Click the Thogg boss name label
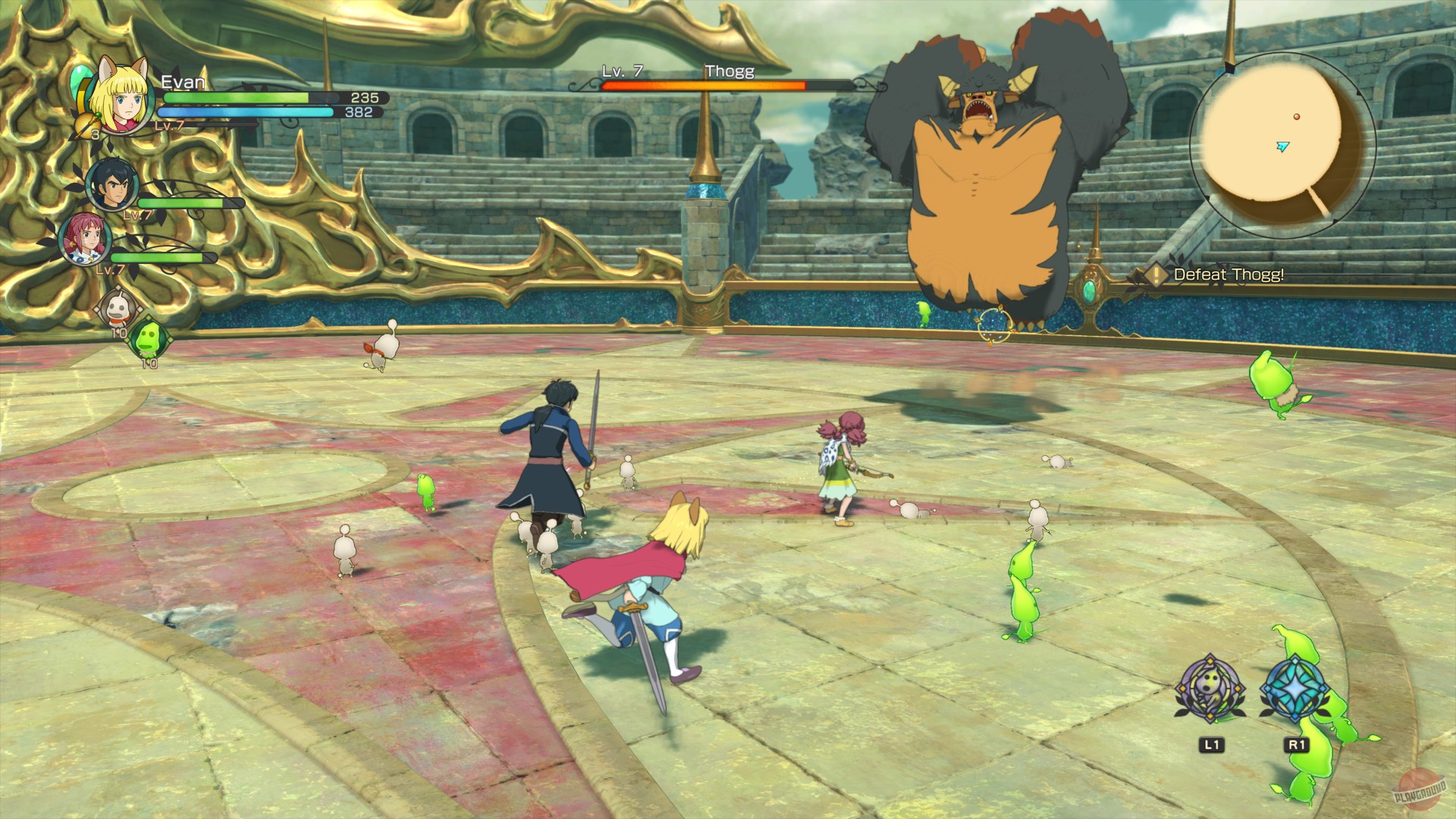This screenshot has width=1456, height=819. (x=730, y=71)
